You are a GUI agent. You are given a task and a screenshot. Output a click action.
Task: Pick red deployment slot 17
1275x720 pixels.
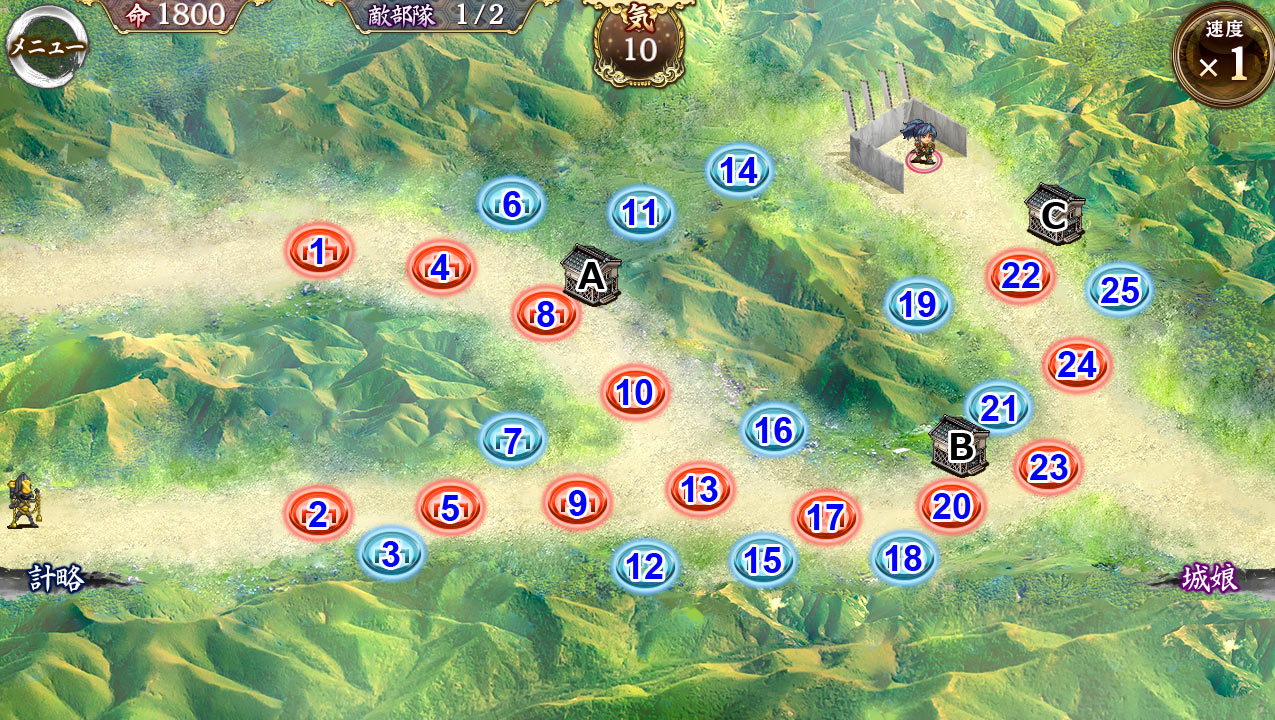[x=826, y=517]
